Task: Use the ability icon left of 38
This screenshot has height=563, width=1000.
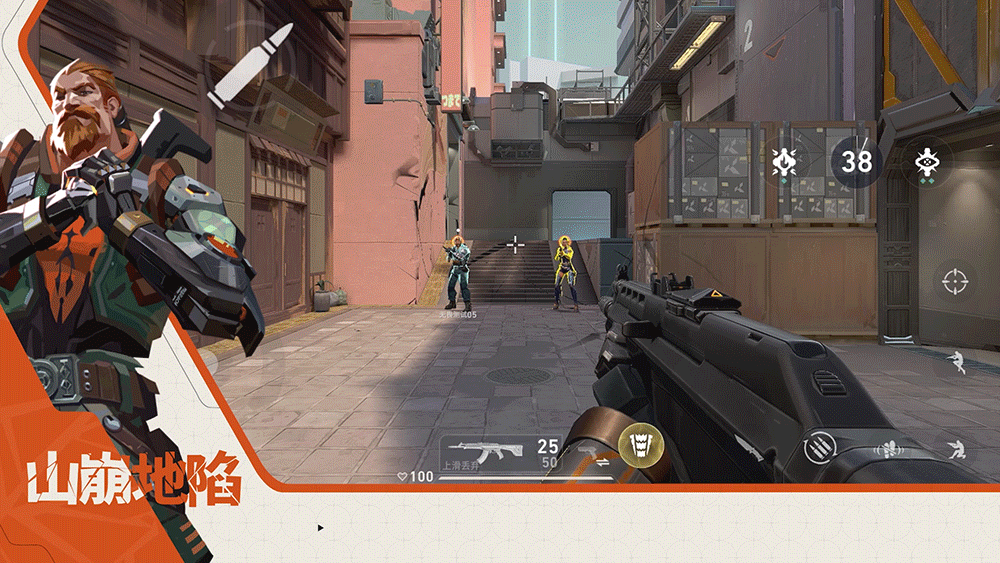Action: pos(783,161)
